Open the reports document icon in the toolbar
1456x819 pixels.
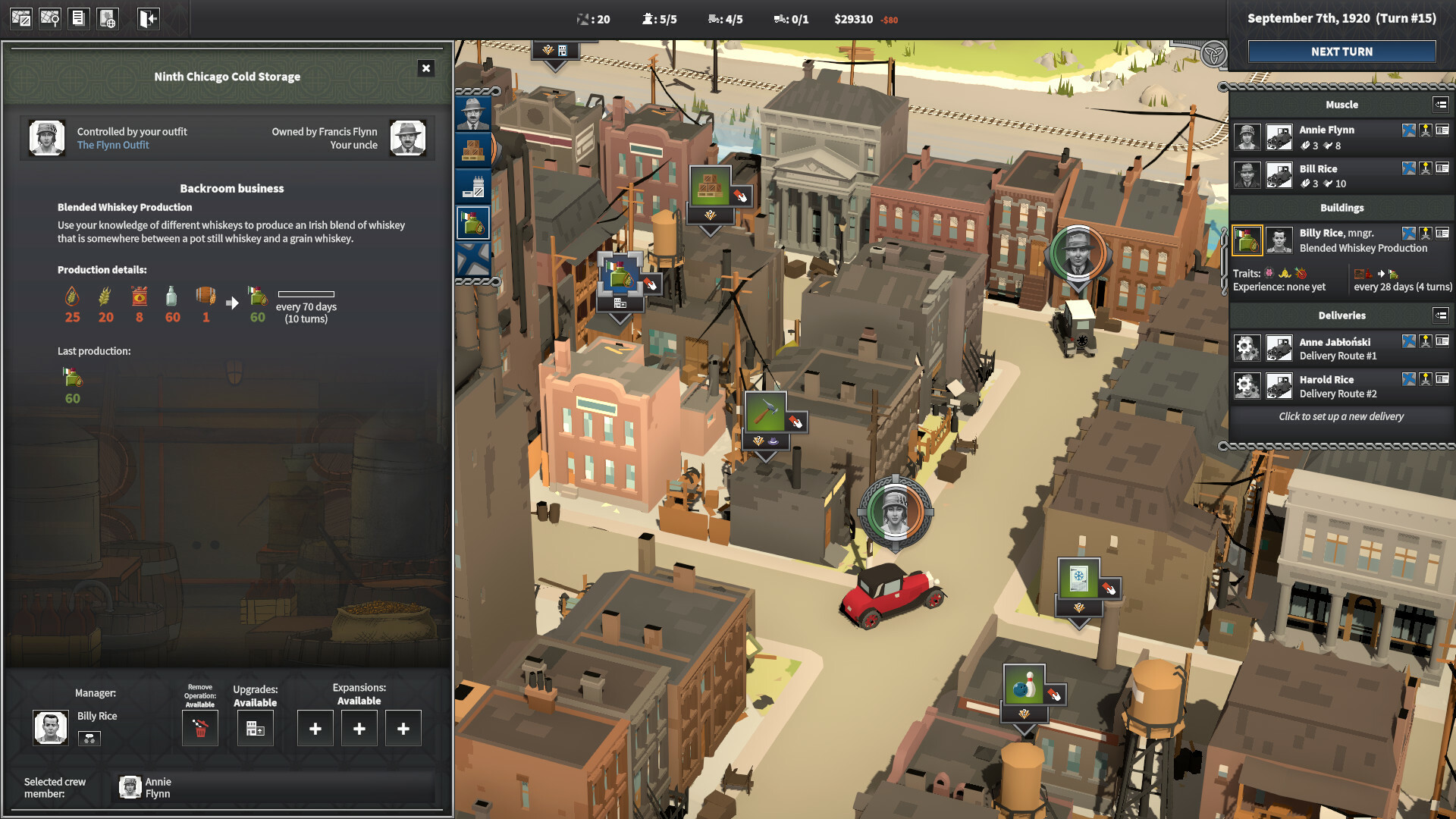tap(78, 18)
